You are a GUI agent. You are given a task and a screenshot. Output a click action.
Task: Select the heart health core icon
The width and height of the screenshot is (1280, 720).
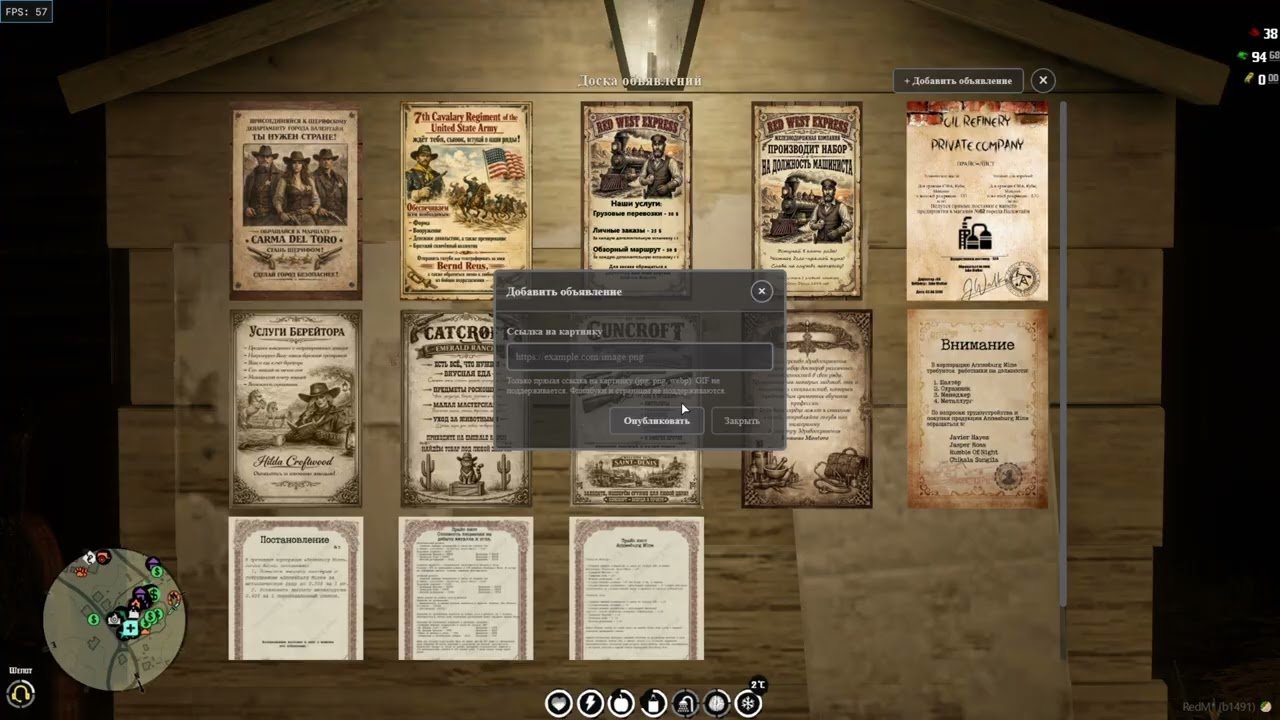click(x=558, y=703)
